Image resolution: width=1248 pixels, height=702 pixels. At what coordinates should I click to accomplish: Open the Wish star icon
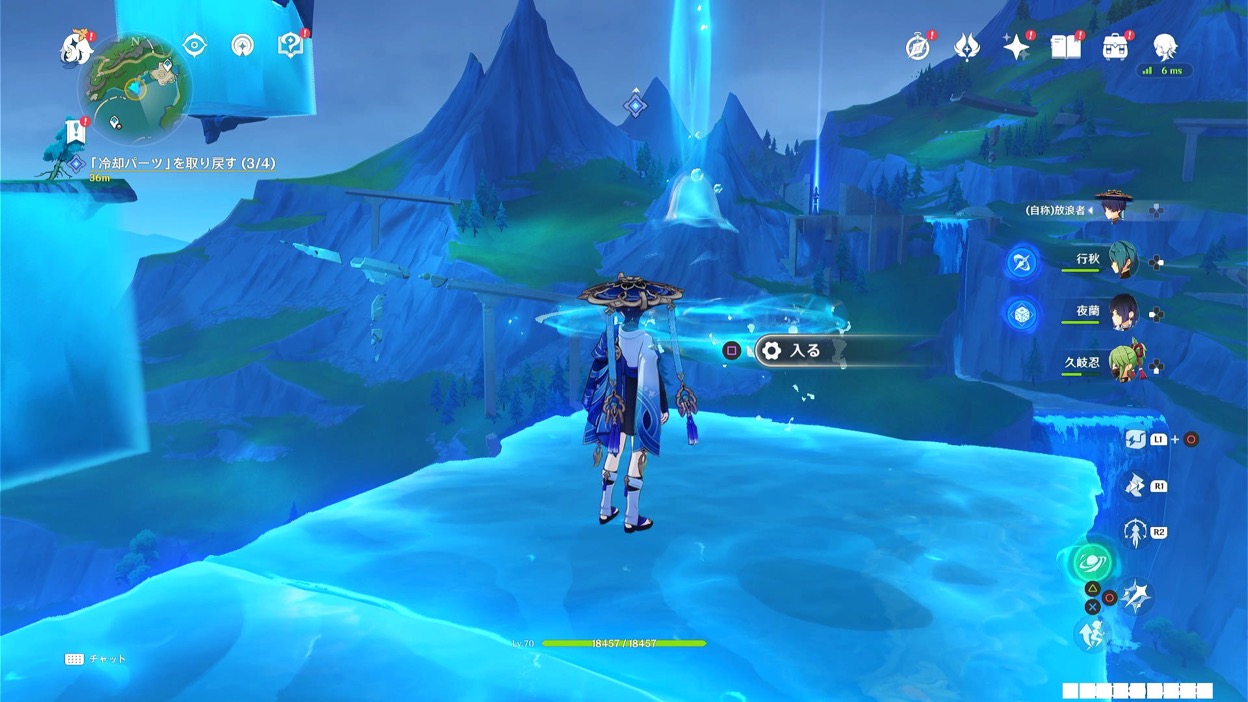[x=1017, y=46]
